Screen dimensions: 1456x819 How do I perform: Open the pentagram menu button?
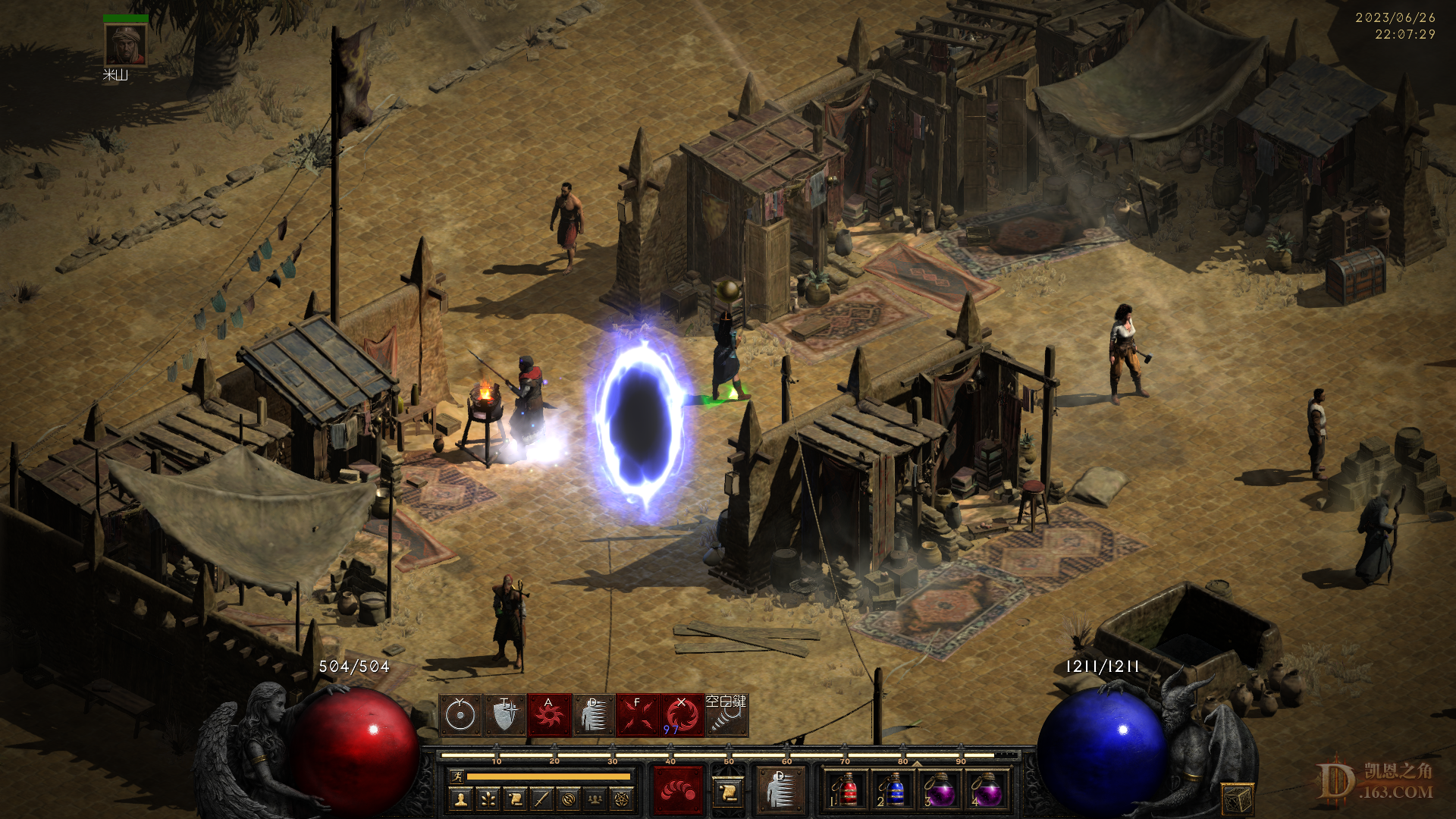tap(623, 799)
